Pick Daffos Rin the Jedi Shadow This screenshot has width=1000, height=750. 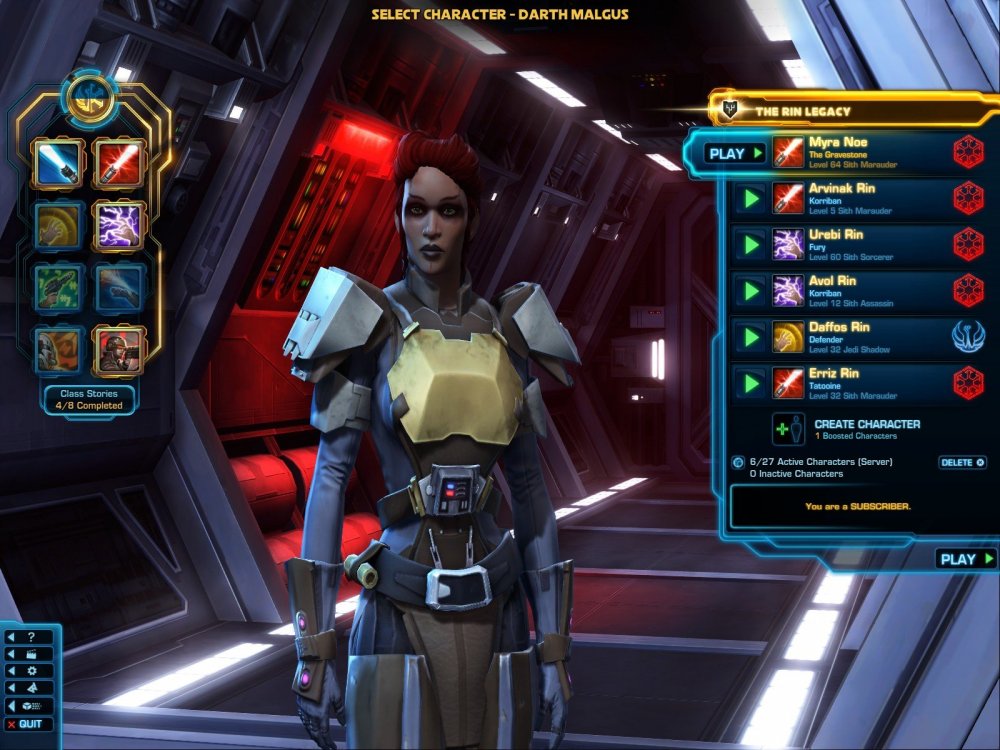(860, 336)
